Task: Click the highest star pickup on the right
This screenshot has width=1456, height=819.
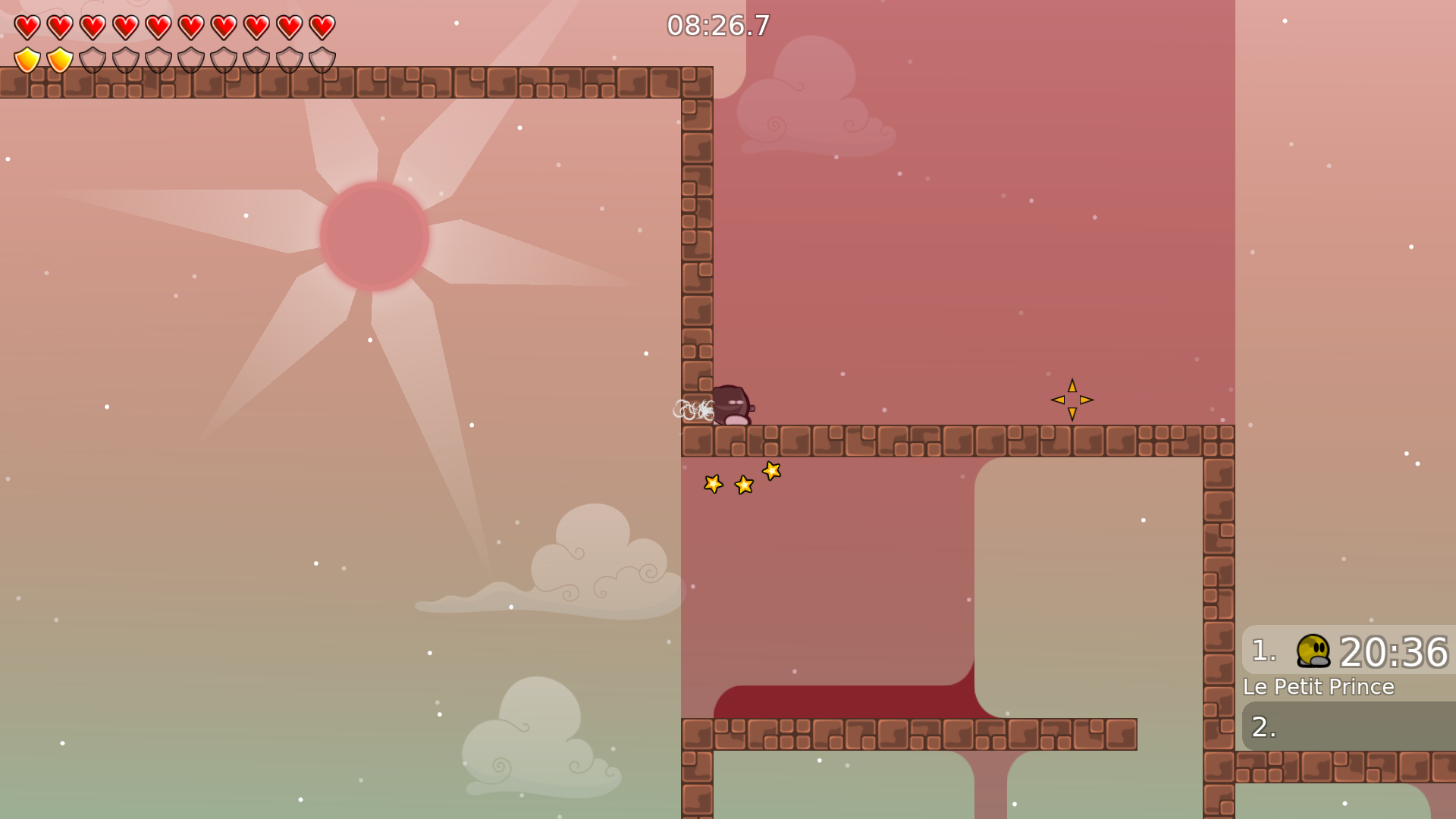Action: point(772,472)
